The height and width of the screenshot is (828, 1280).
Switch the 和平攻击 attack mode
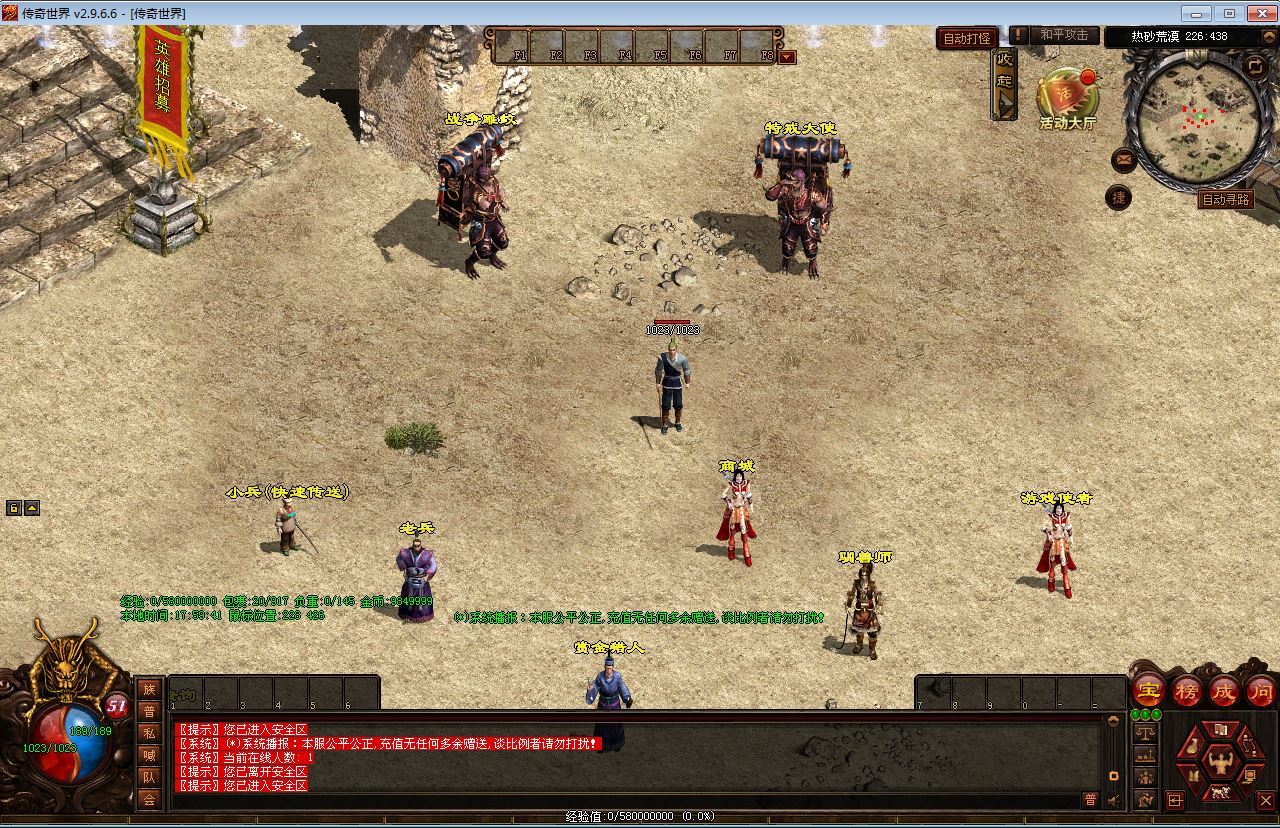(1063, 35)
